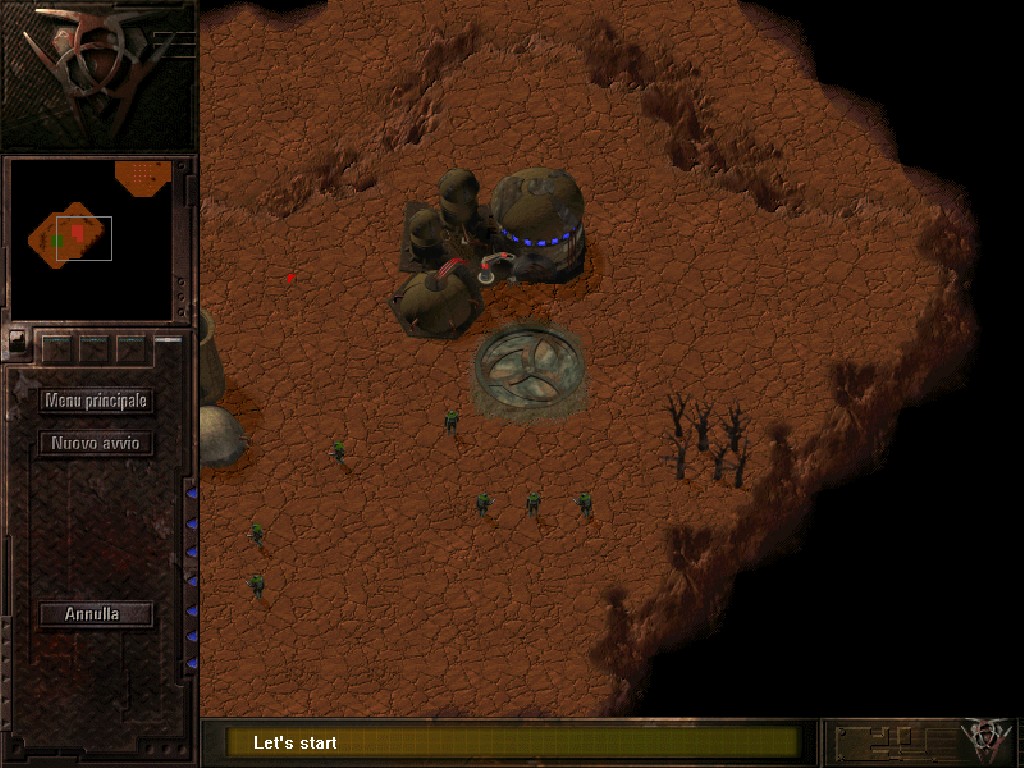Click the minimap to move the view
Image resolution: width=1024 pixels, height=768 pixels.
(91, 239)
